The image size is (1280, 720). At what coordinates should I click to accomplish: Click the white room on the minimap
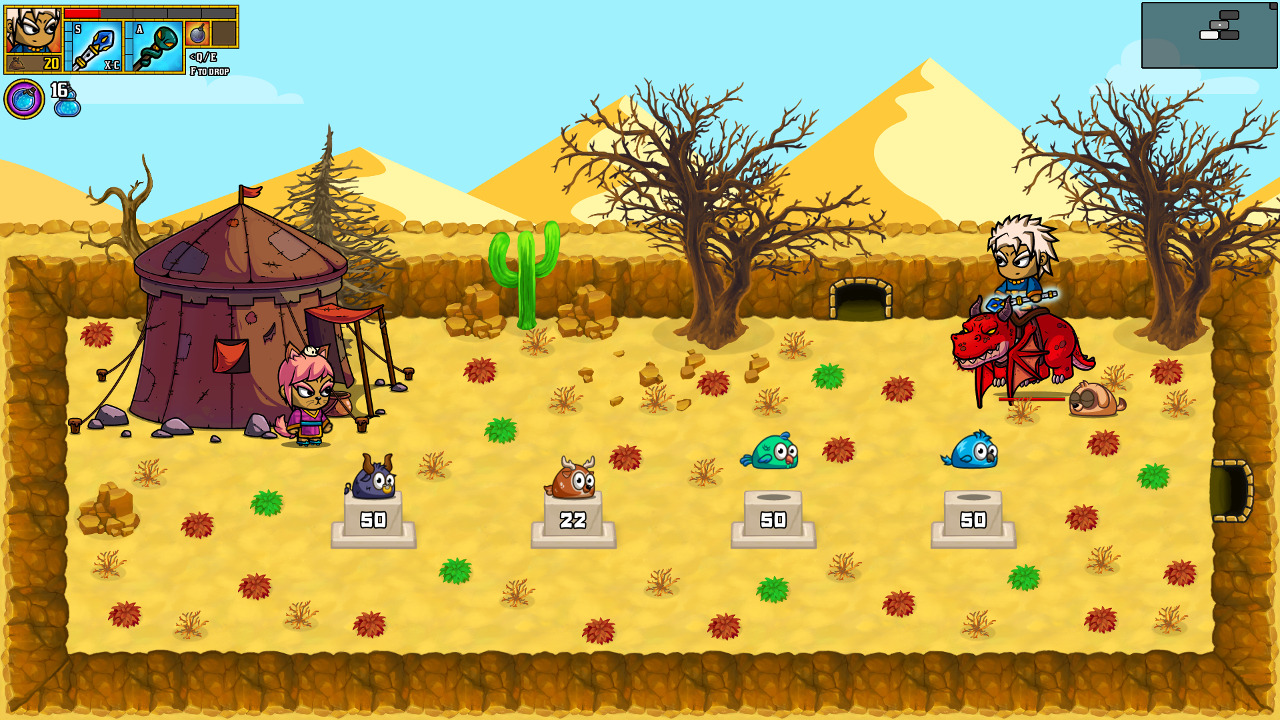(1209, 35)
